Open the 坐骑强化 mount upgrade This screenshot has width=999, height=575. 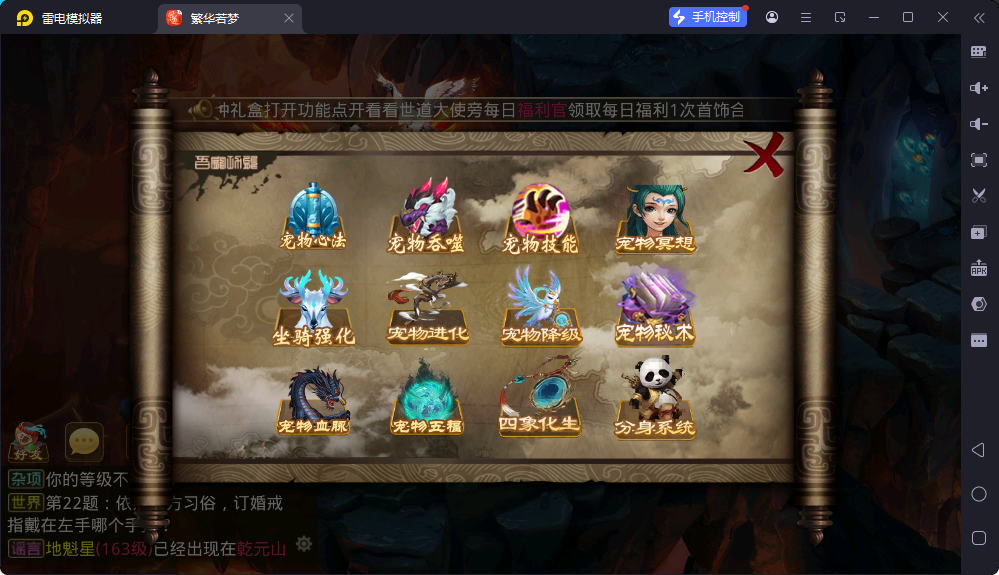[x=313, y=308]
